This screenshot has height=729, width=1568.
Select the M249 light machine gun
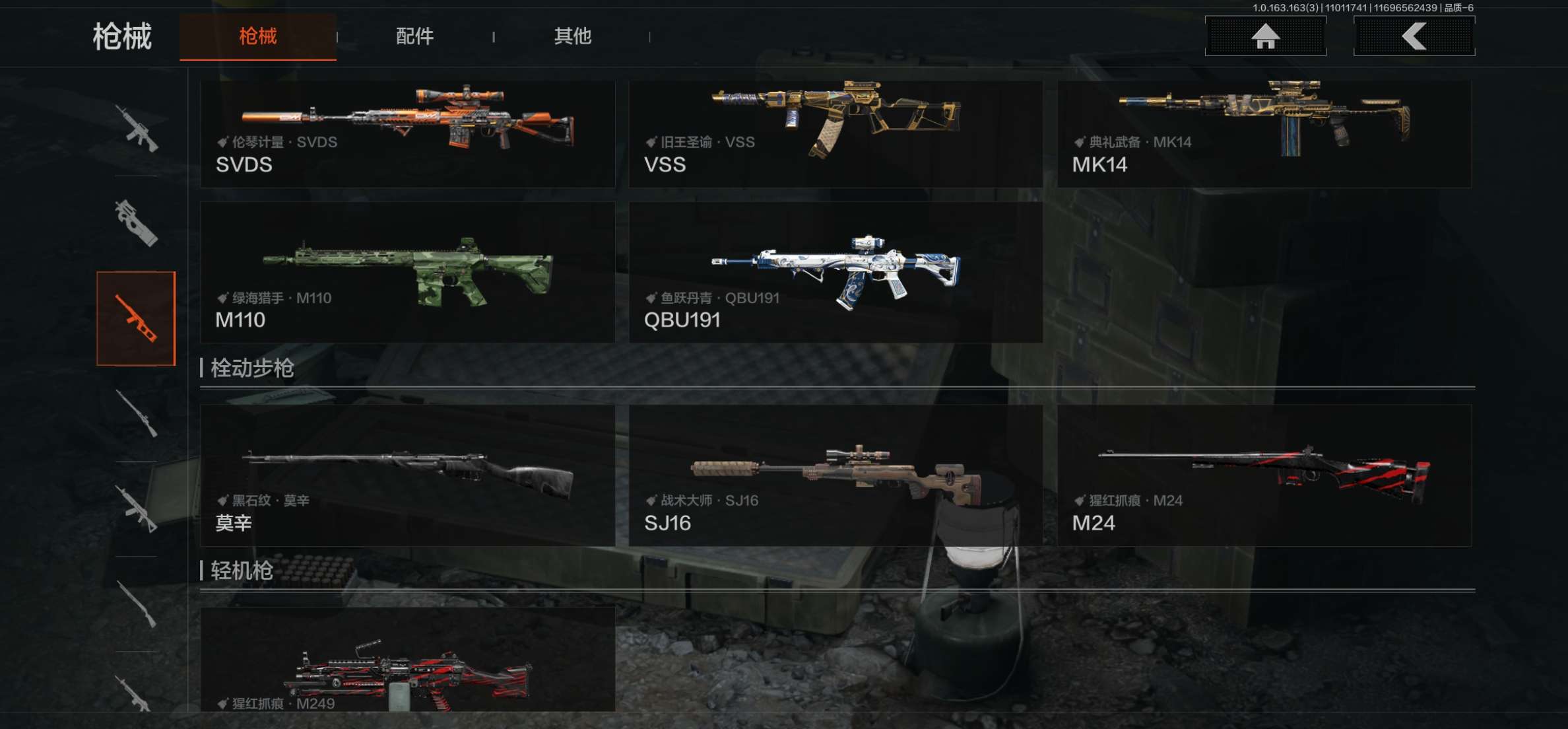point(407,660)
